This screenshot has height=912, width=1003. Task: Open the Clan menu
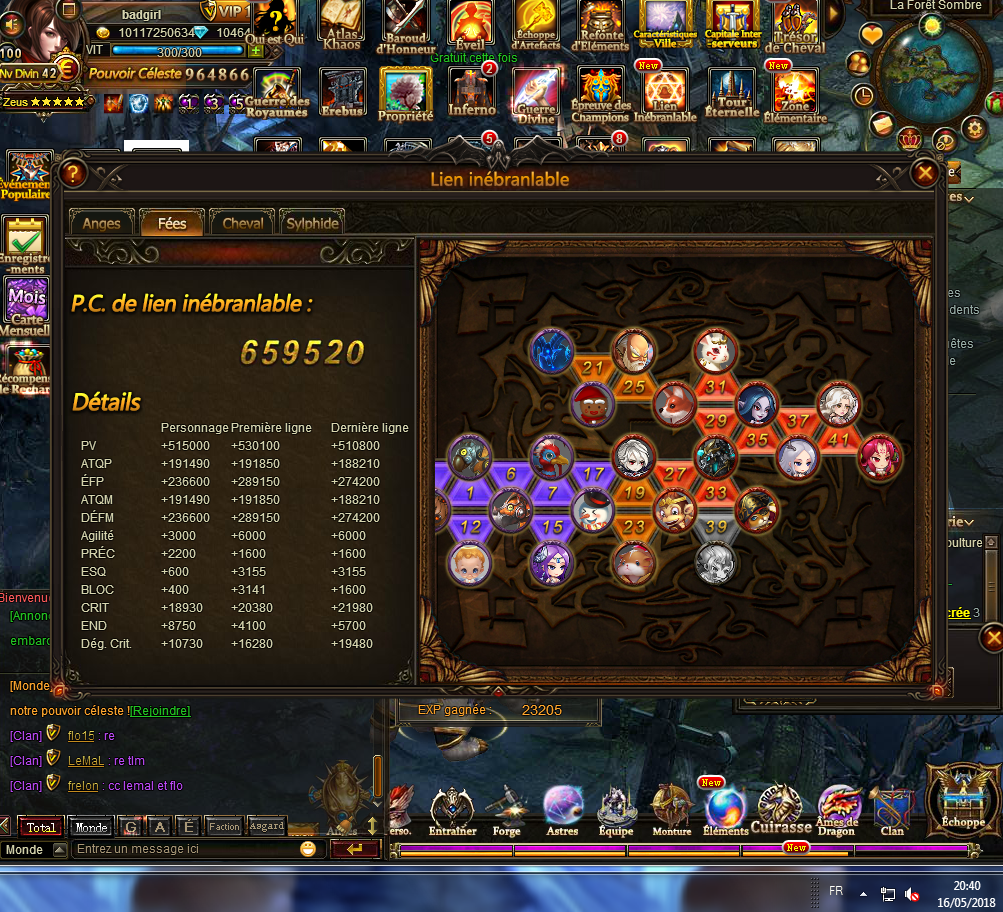892,809
